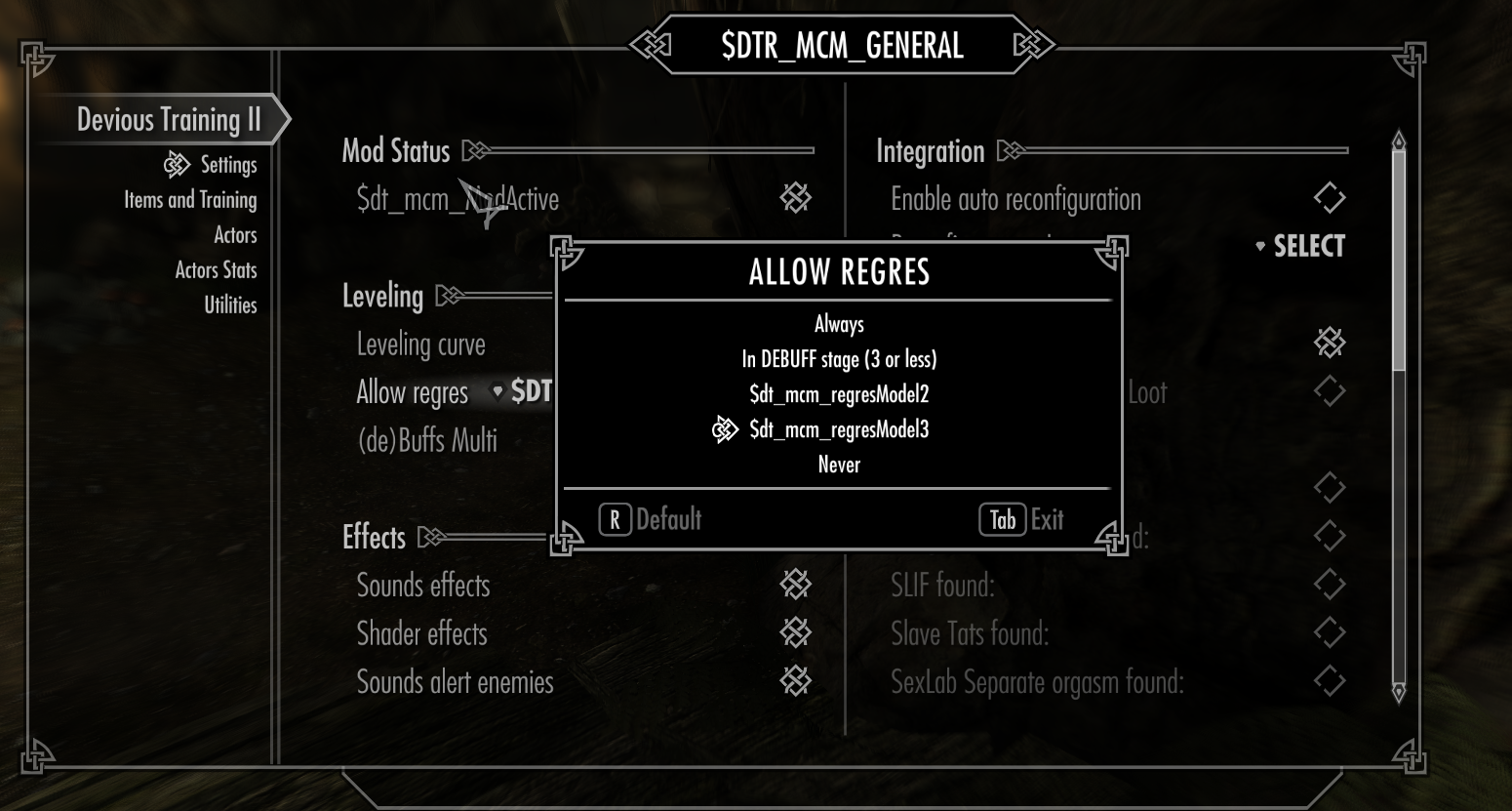The image size is (1512, 811).
Task: Open the Actors Stats page
Action: (x=216, y=270)
